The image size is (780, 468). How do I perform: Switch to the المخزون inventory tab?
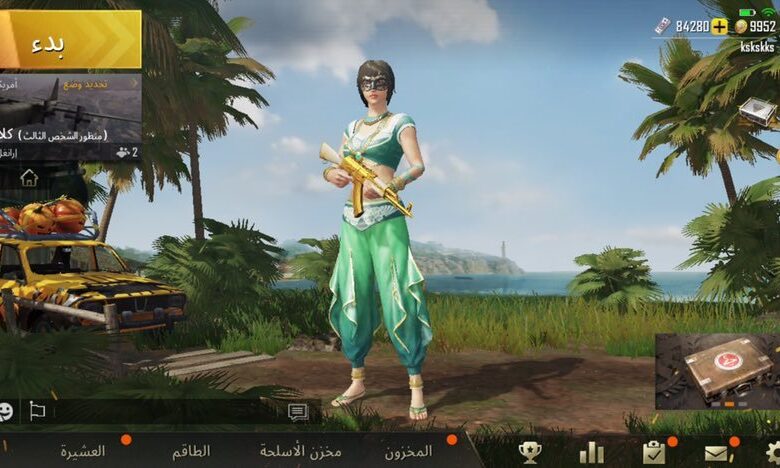pos(408,451)
